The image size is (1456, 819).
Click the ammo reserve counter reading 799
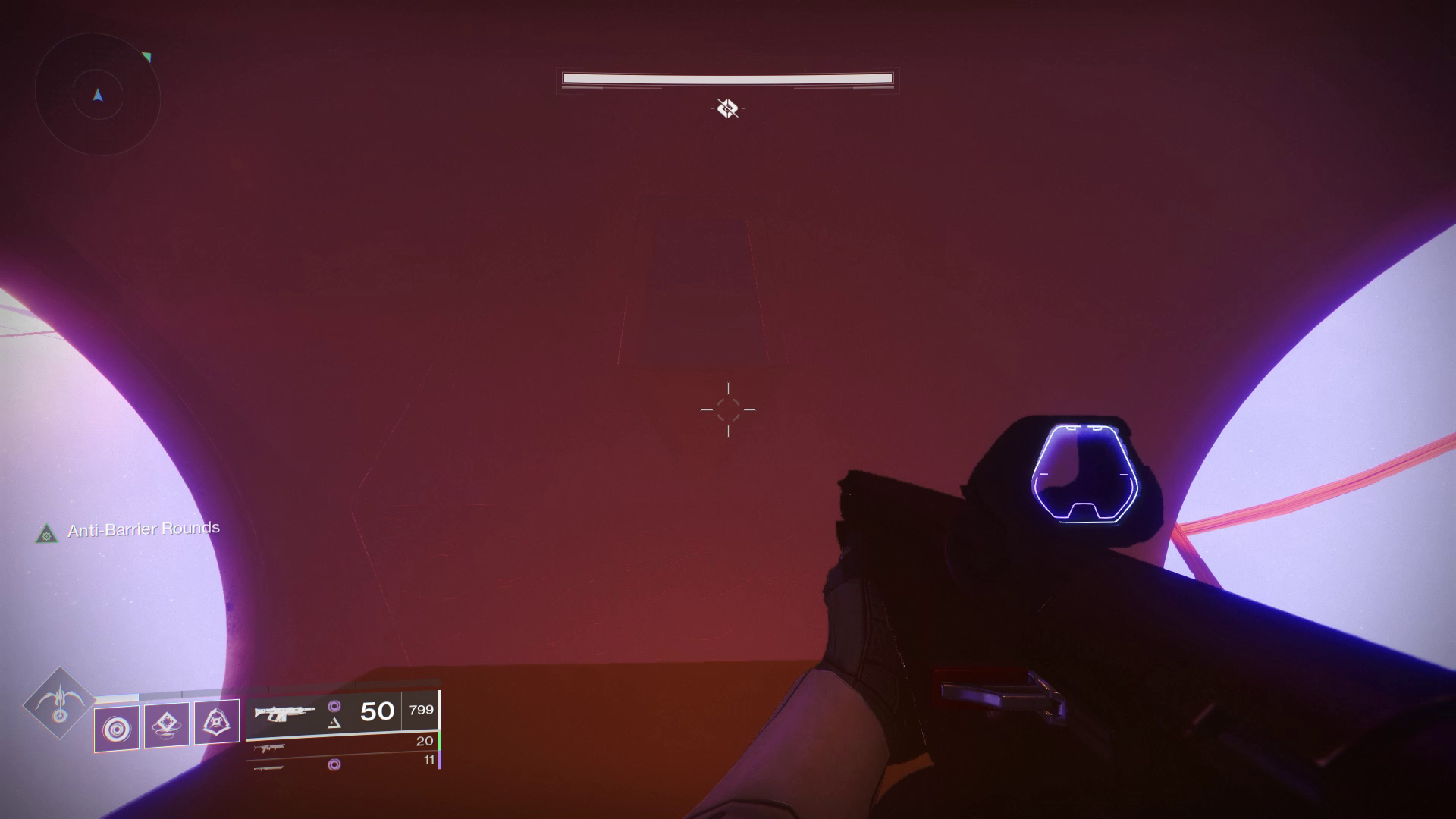tap(421, 711)
